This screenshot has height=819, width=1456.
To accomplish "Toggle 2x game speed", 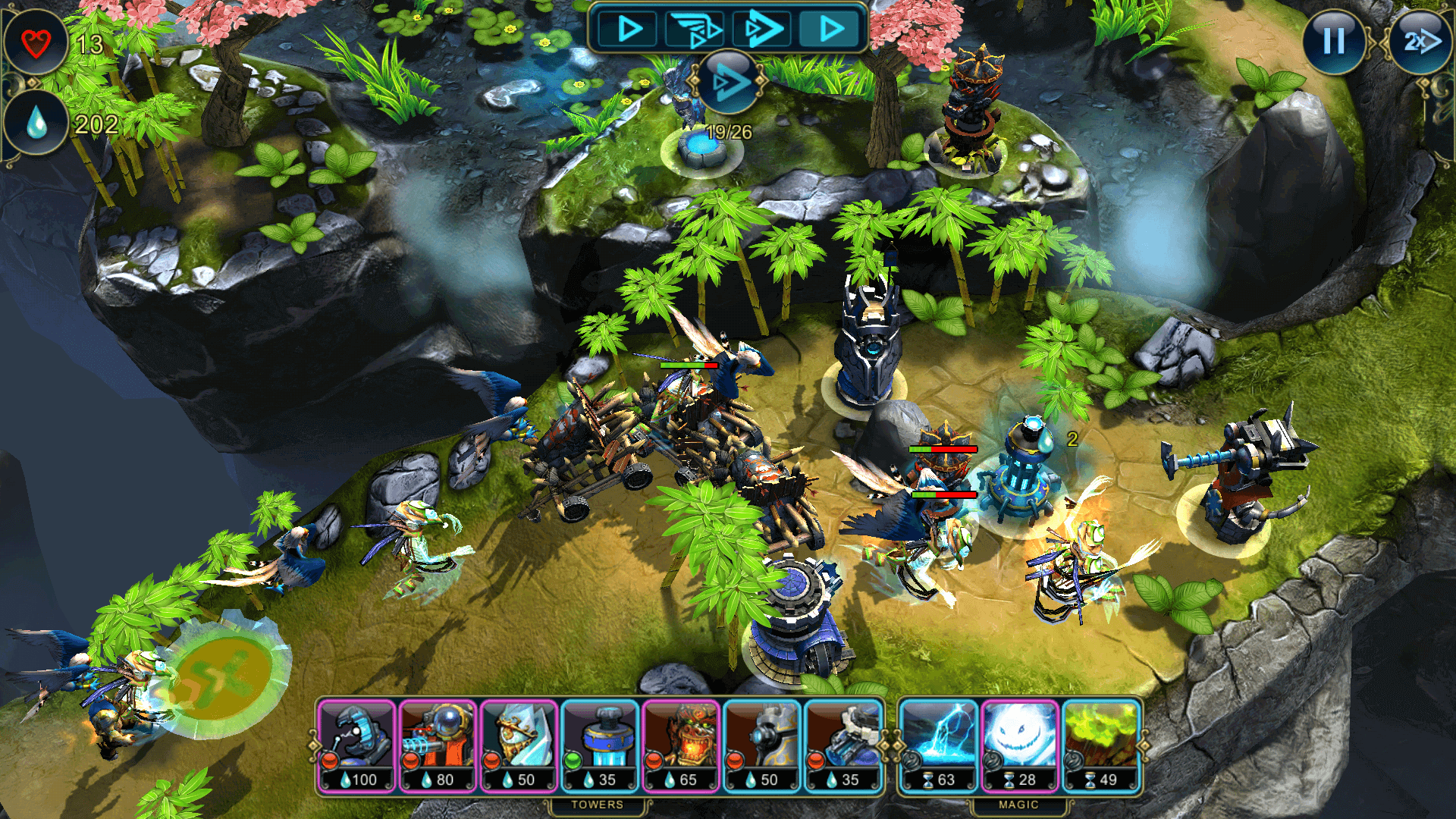I will pyautogui.click(x=1420, y=41).
